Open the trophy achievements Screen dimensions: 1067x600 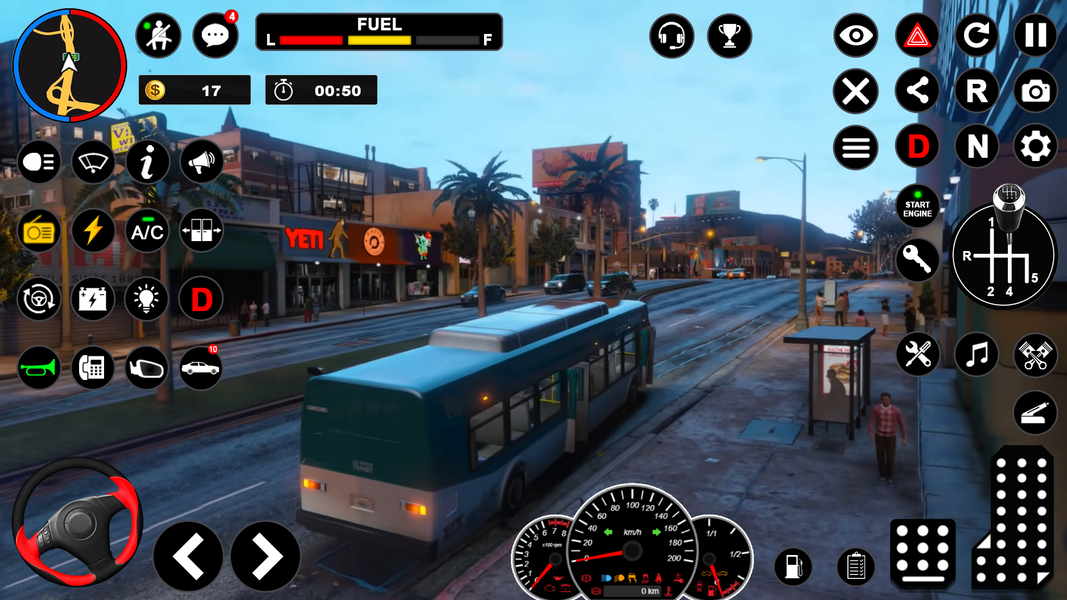click(x=729, y=37)
